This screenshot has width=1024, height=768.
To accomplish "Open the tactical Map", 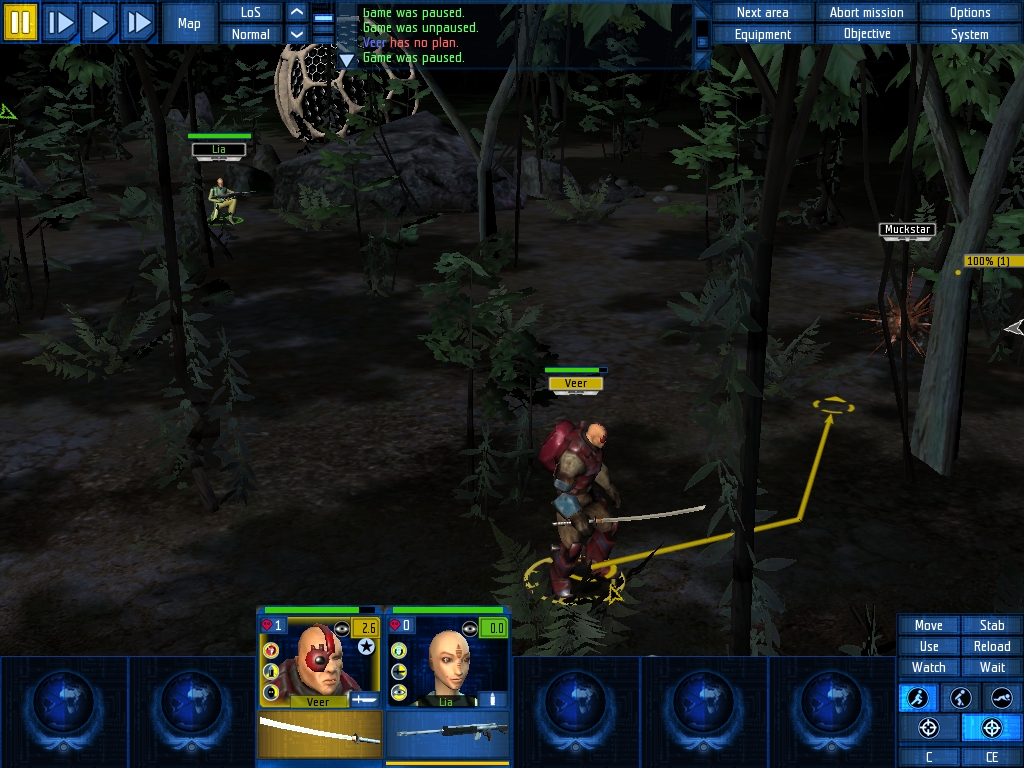I will tap(189, 23).
